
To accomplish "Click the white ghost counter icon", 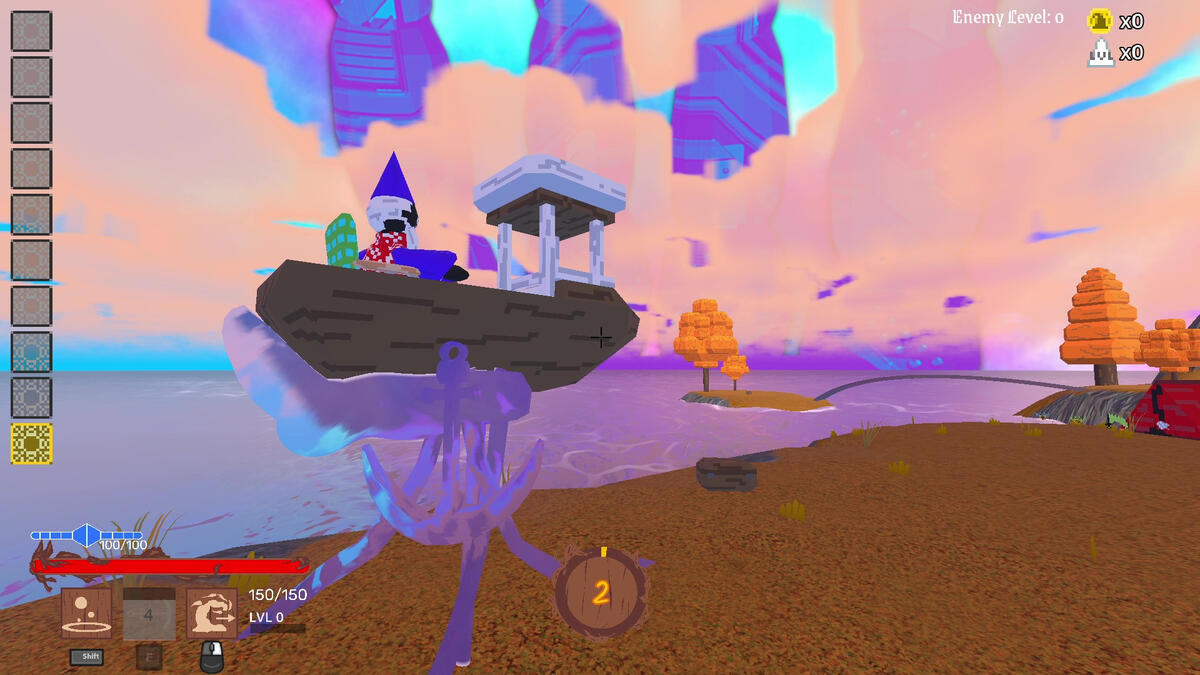I will pyautogui.click(x=1100, y=53).
